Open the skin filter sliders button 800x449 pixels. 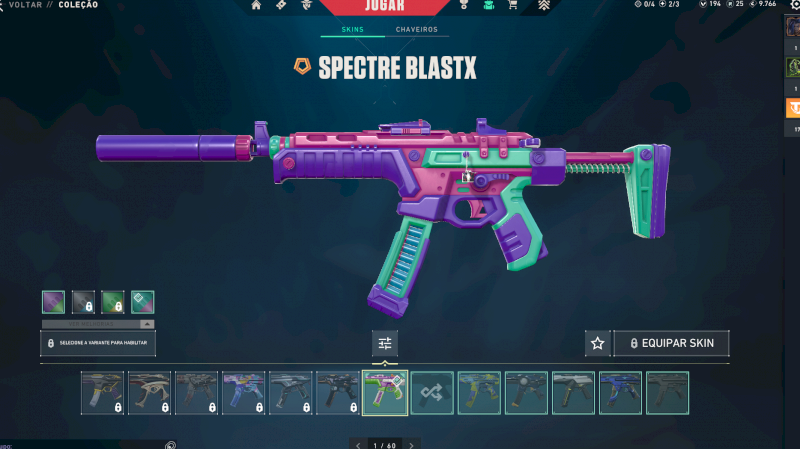pos(384,343)
